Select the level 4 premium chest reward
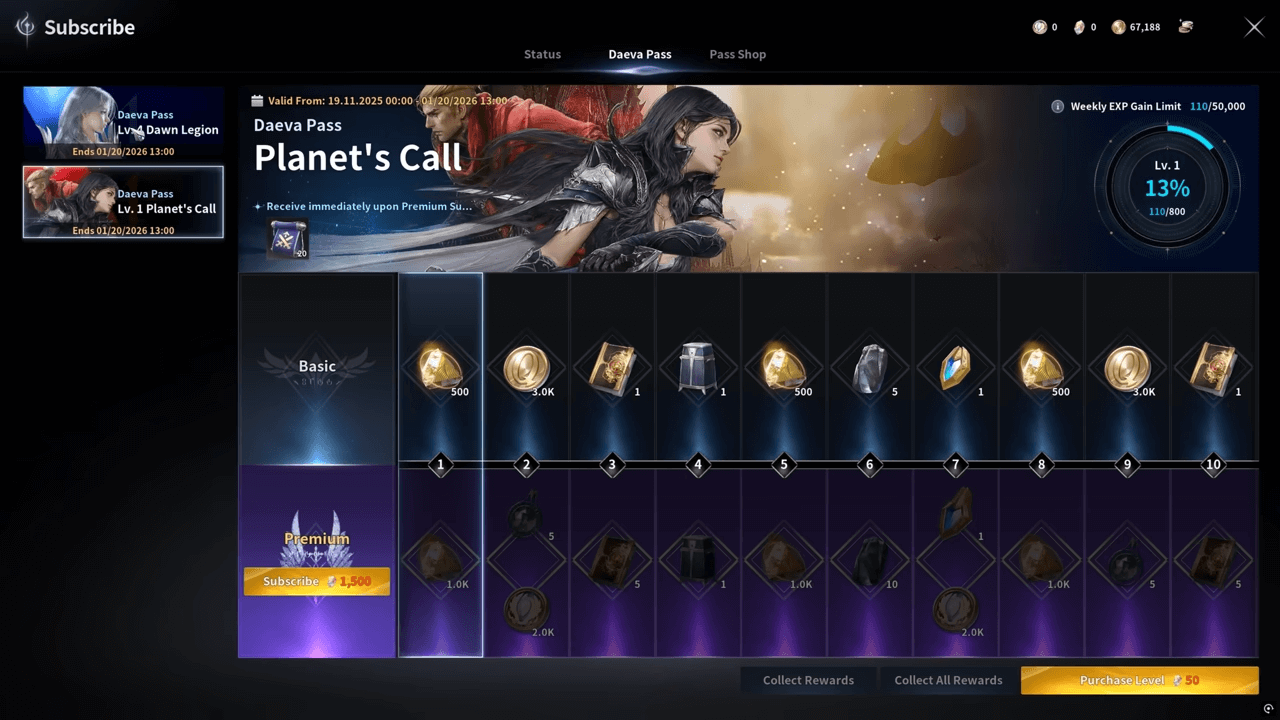 pos(697,559)
